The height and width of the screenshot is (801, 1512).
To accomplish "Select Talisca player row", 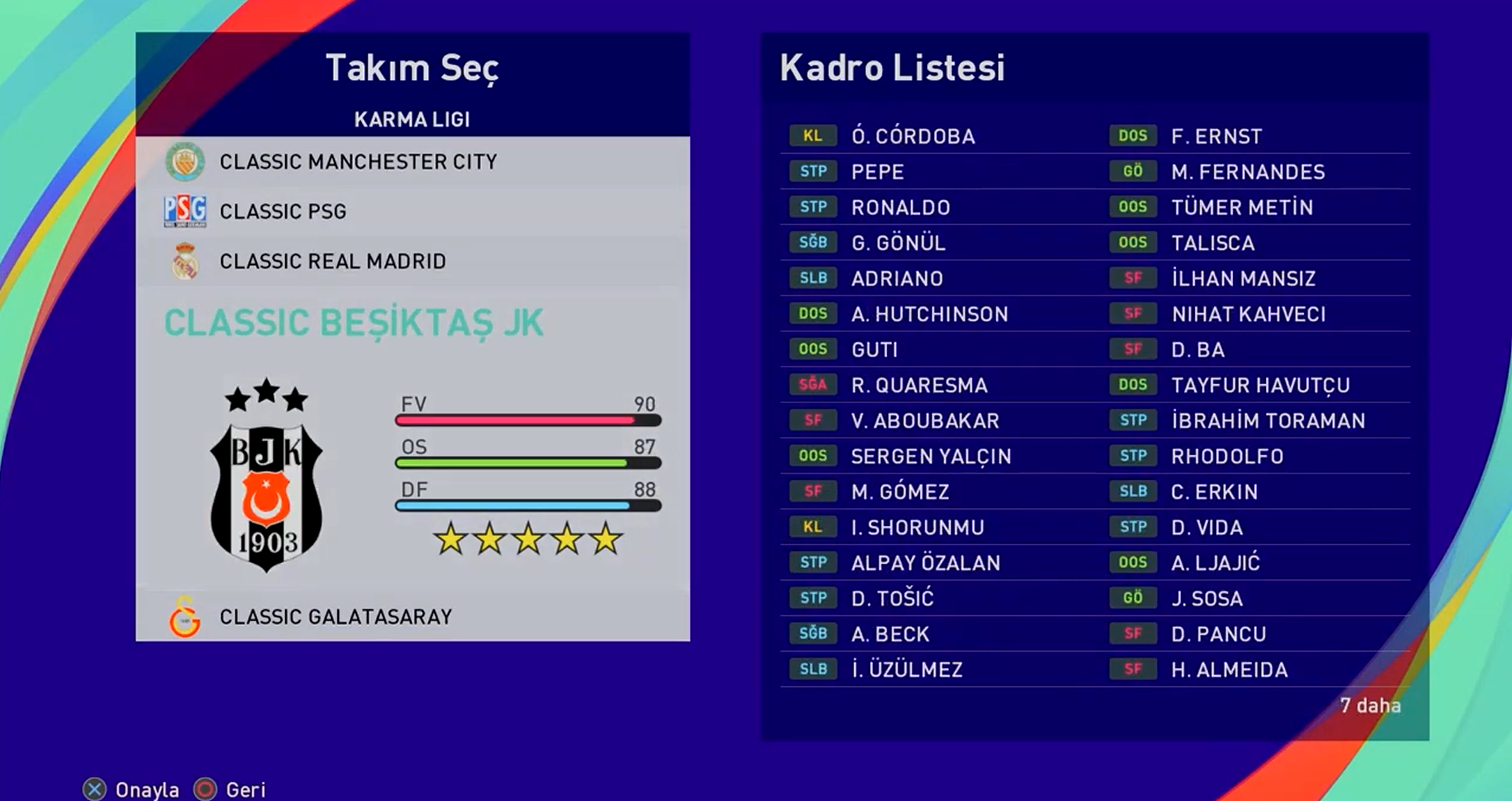I will pos(1213,243).
